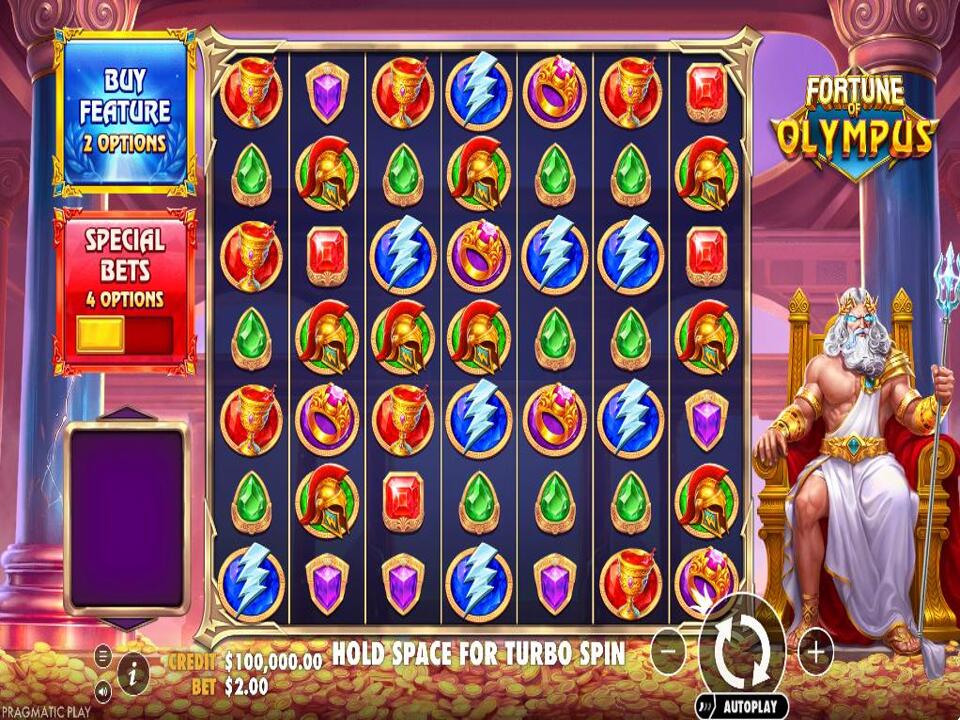Decrease the bet with the minus button
Screen dimensions: 960x720
pyautogui.click(x=668, y=652)
